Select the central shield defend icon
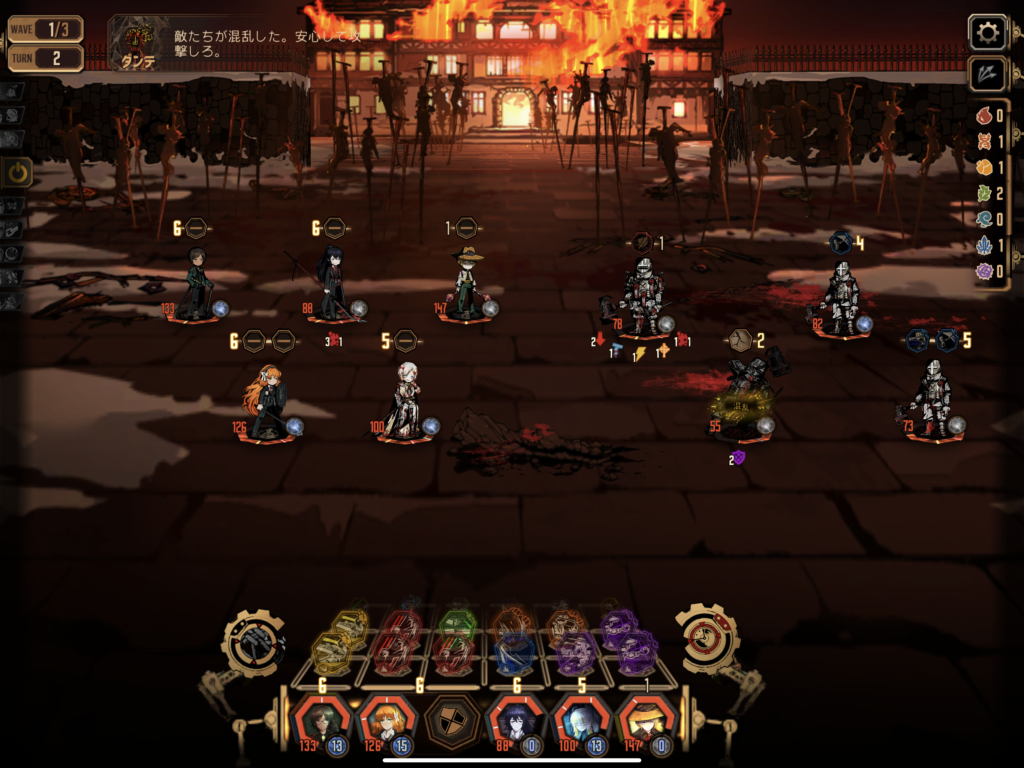The image size is (1024, 768). click(449, 720)
